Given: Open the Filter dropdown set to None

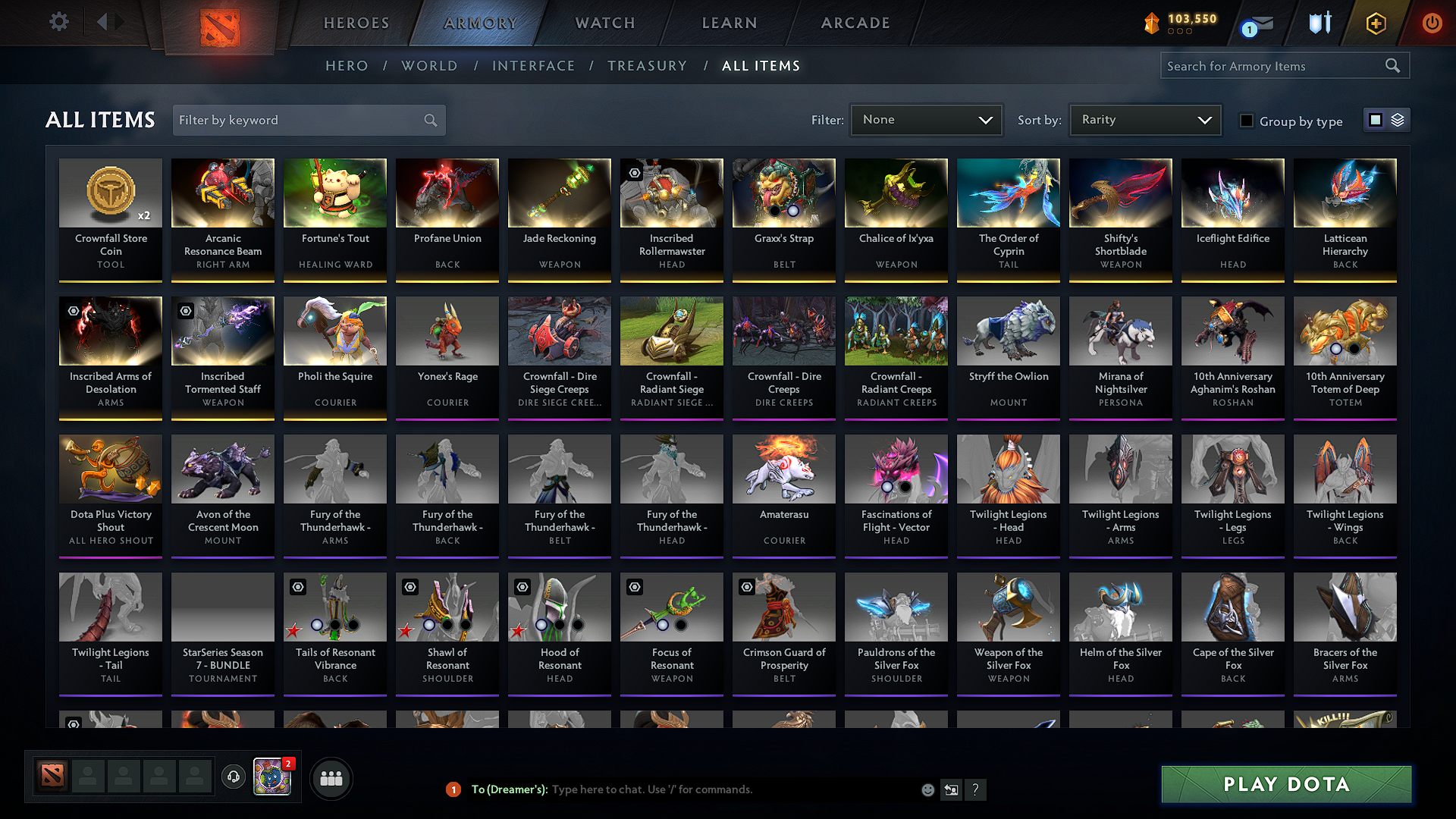Looking at the screenshot, I should point(926,120).
